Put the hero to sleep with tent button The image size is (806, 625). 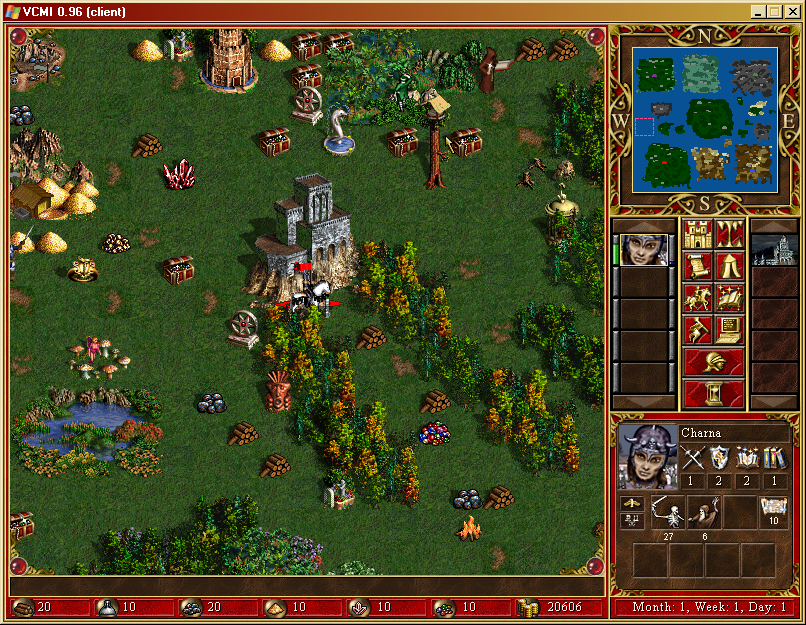click(x=730, y=266)
